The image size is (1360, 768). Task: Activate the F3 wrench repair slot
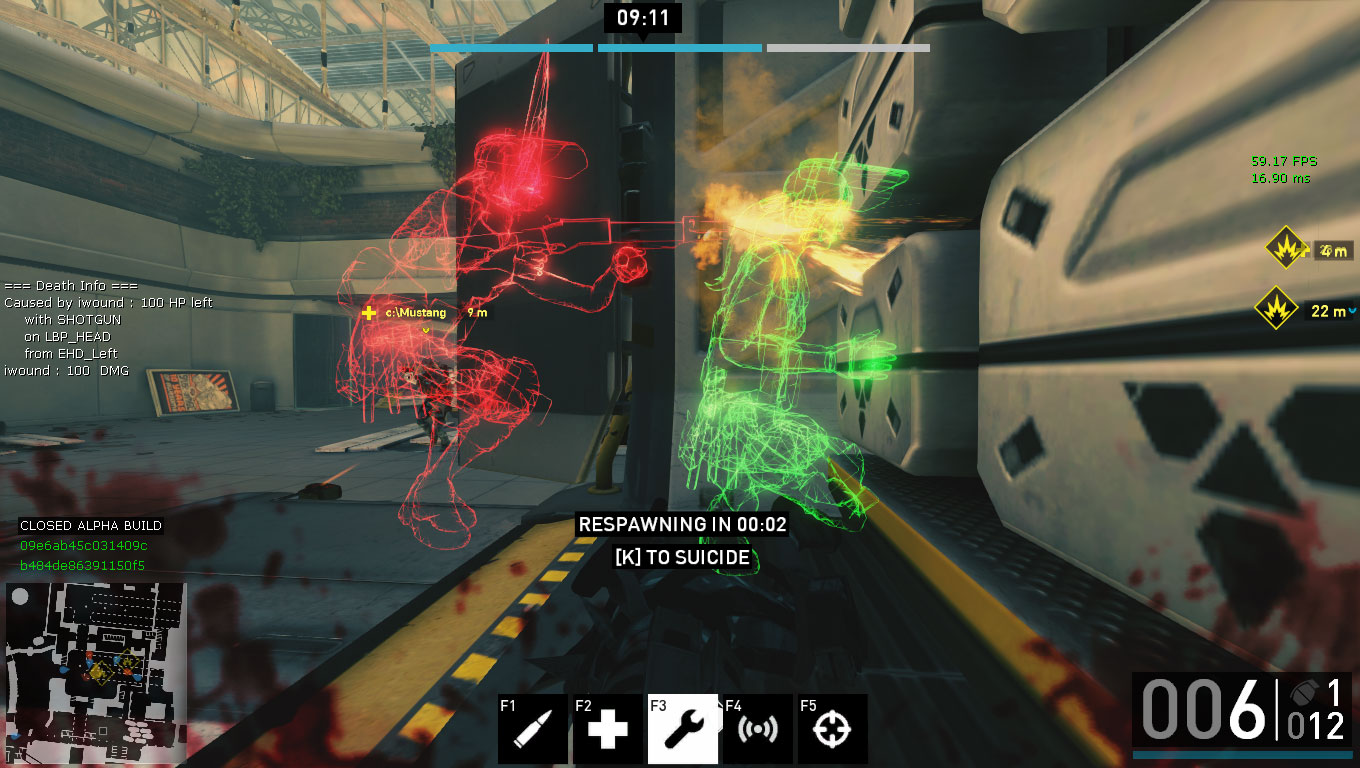683,729
